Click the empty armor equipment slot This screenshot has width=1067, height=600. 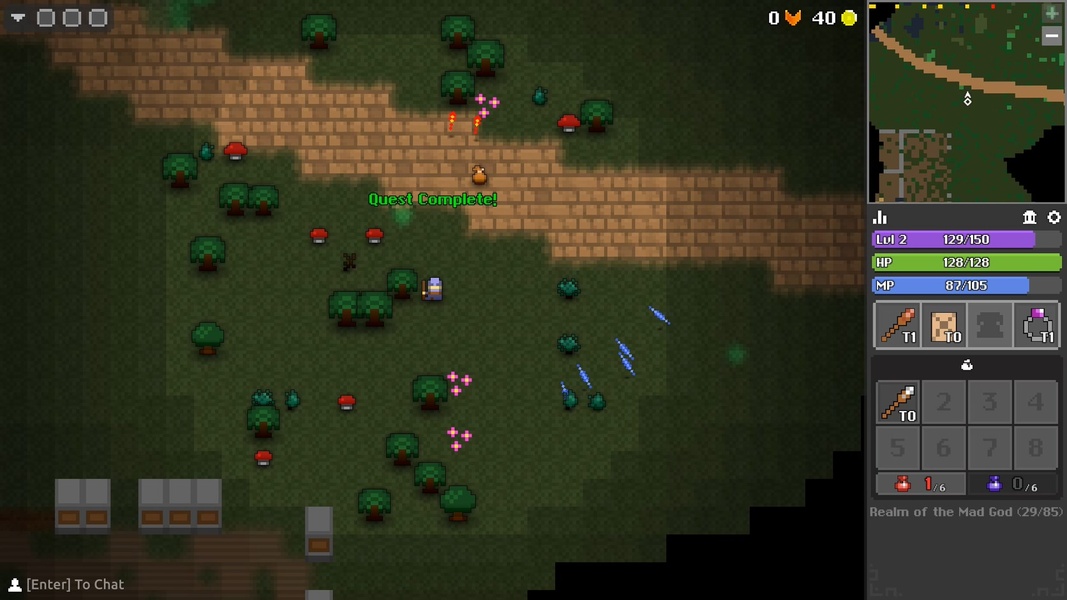(989, 325)
